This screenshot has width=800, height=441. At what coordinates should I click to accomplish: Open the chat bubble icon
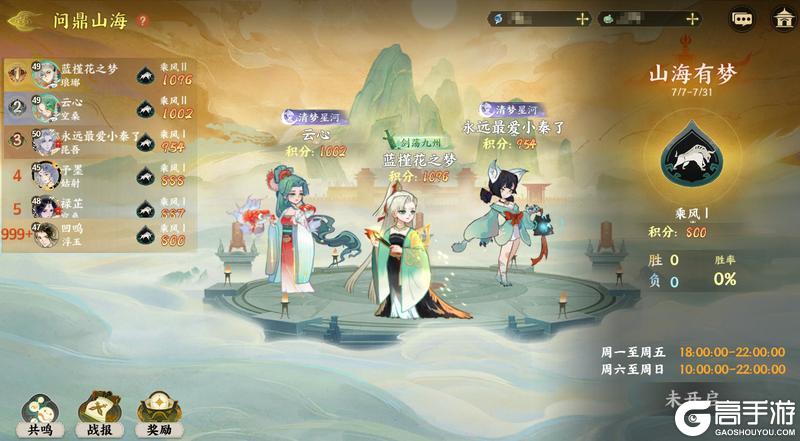coord(742,19)
